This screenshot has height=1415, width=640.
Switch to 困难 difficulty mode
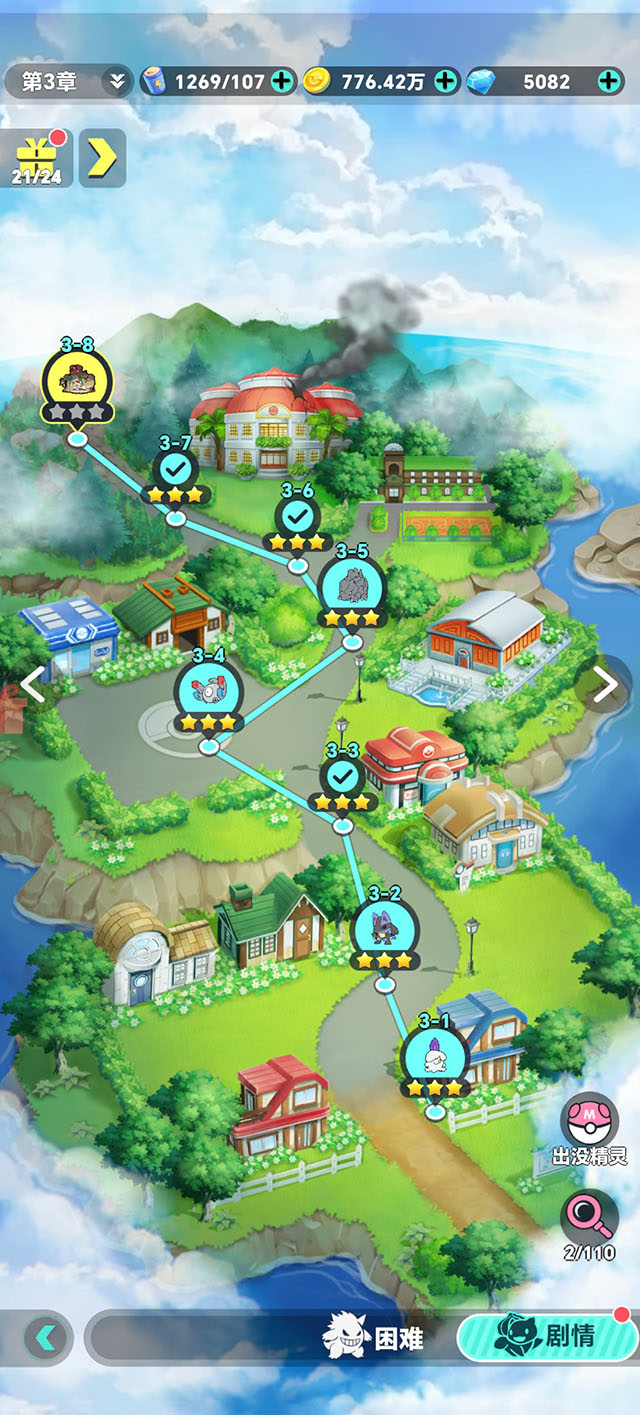tap(375, 1338)
